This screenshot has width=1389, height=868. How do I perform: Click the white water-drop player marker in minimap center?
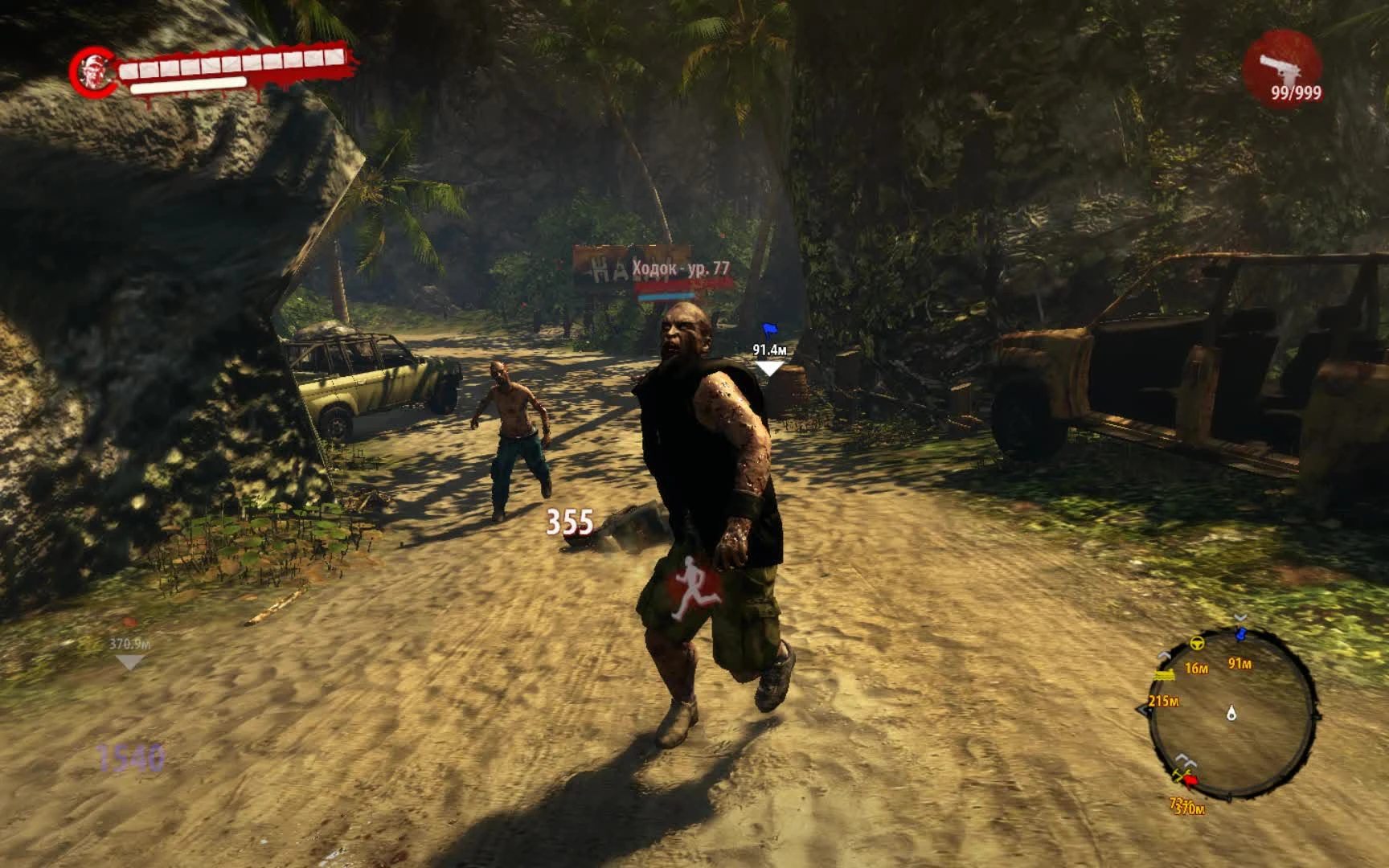pyautogui.click(x=1231, y=714)
